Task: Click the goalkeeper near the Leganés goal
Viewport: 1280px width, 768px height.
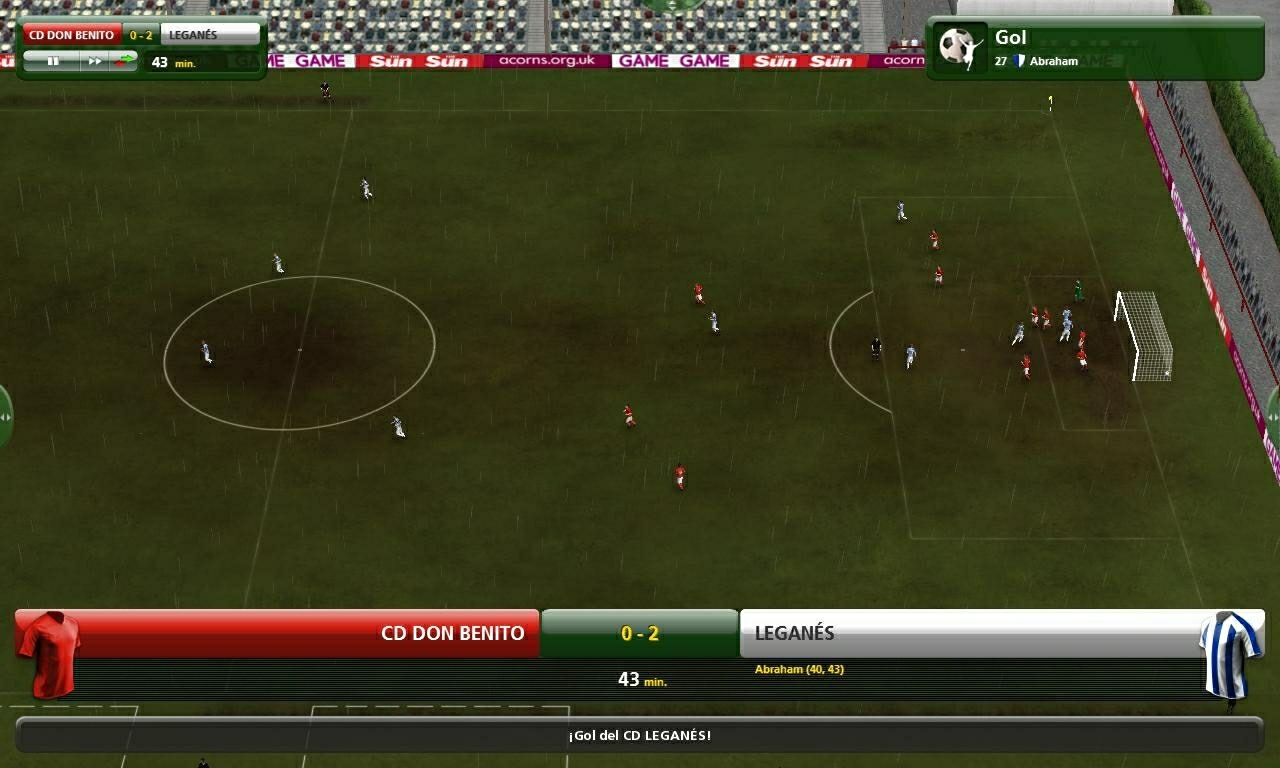Action: click(1078, 293)
